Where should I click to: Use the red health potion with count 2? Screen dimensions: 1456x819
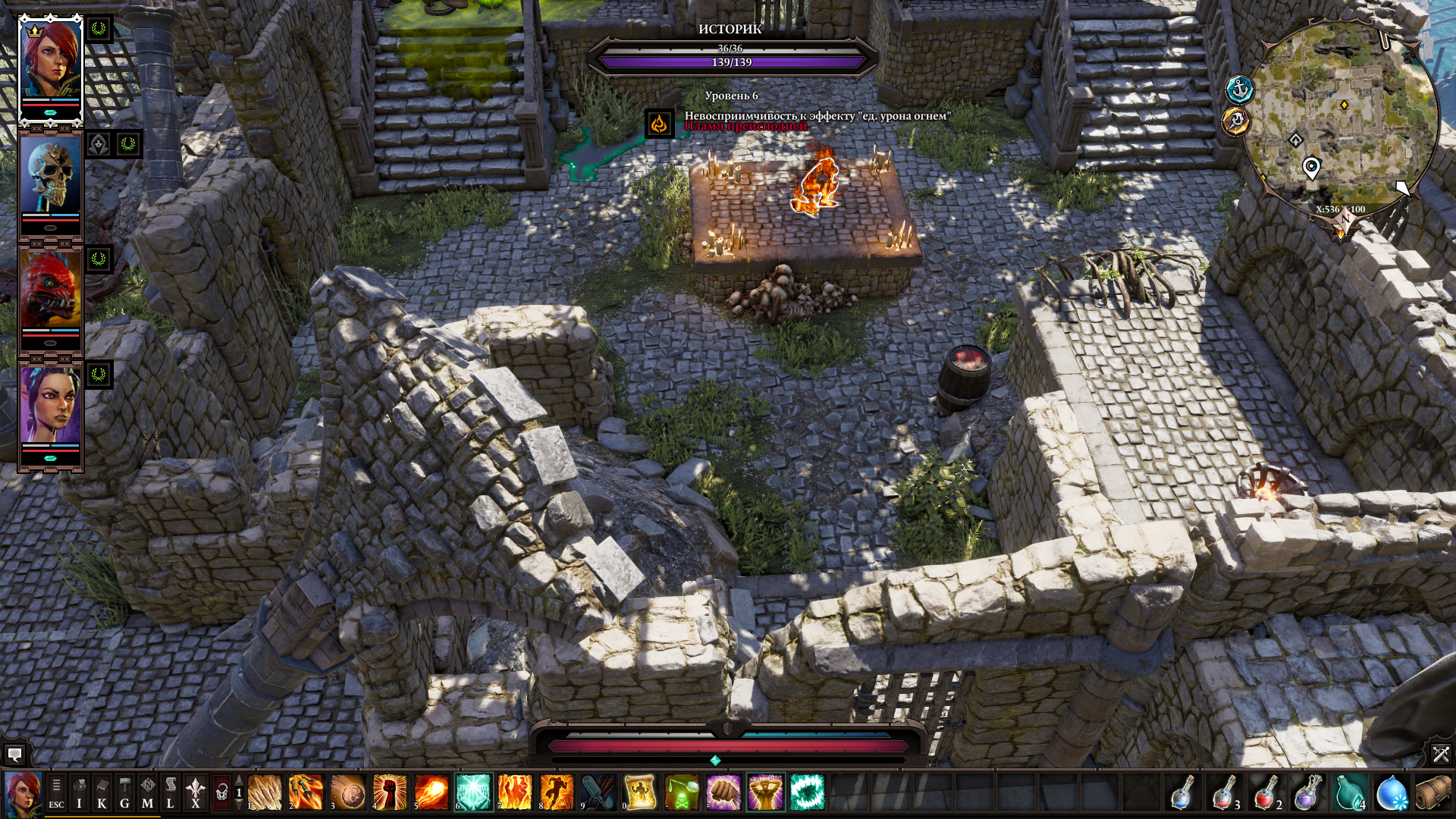coord(1265,793)
